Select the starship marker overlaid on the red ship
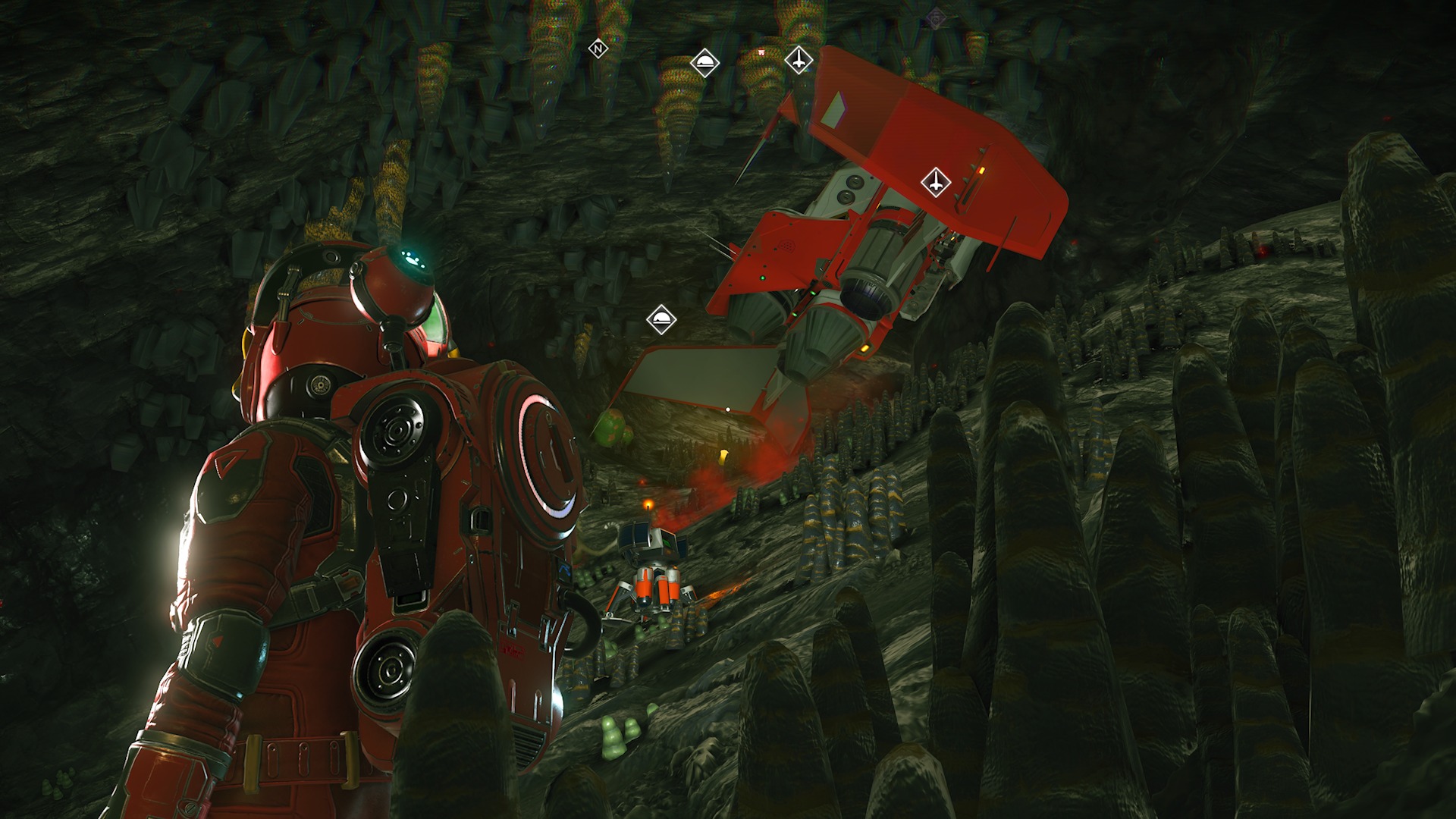1456x819 pixels. (x=936, y=183)
